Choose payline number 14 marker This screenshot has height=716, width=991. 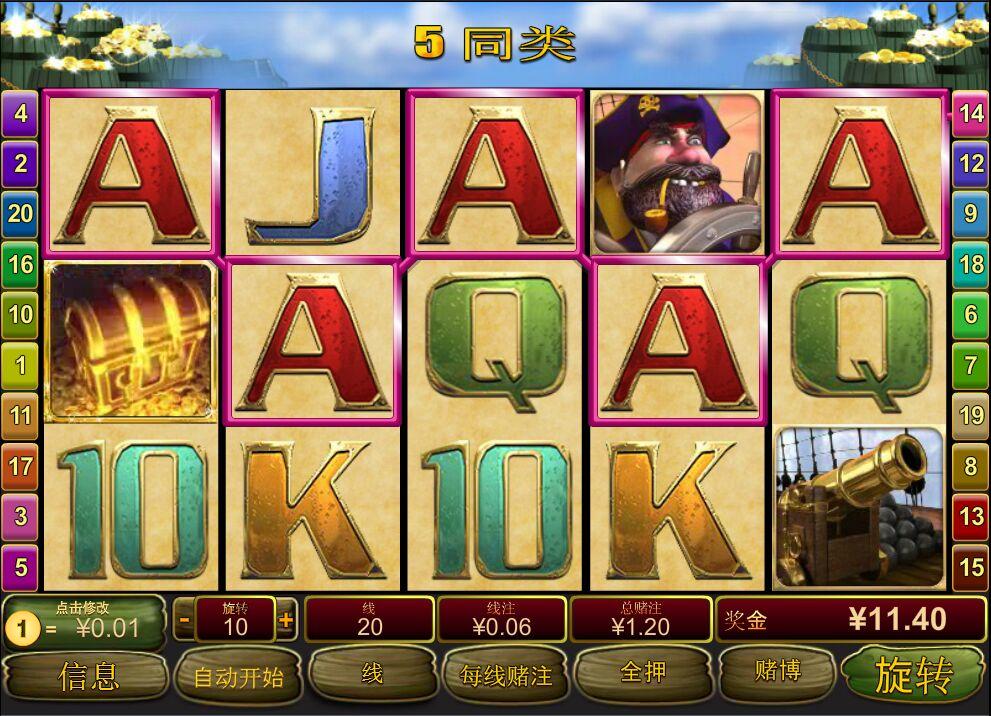click(x=971, y=113)
